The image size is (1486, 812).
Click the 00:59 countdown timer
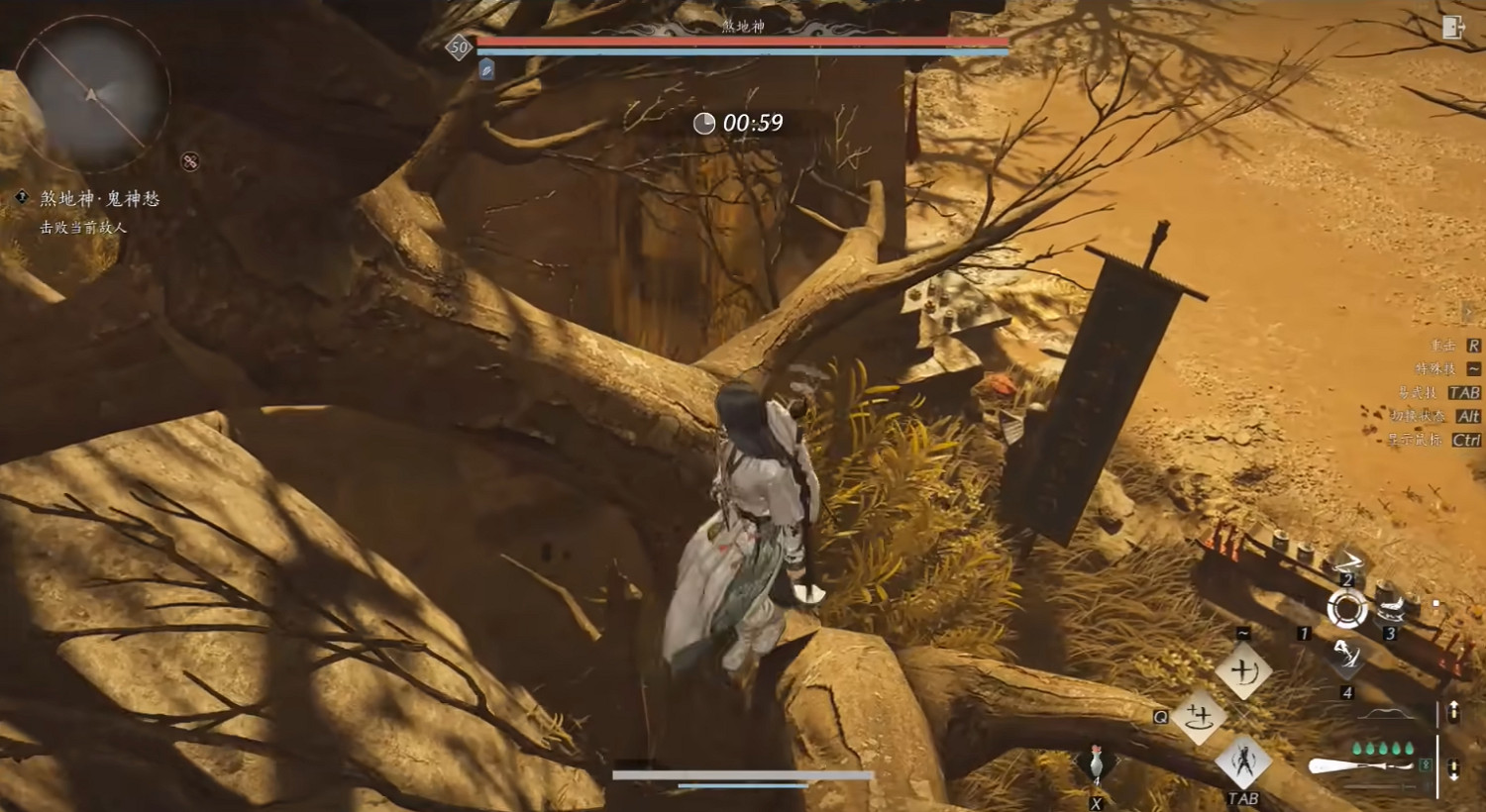pyautogui.click(x=738, y=123)
